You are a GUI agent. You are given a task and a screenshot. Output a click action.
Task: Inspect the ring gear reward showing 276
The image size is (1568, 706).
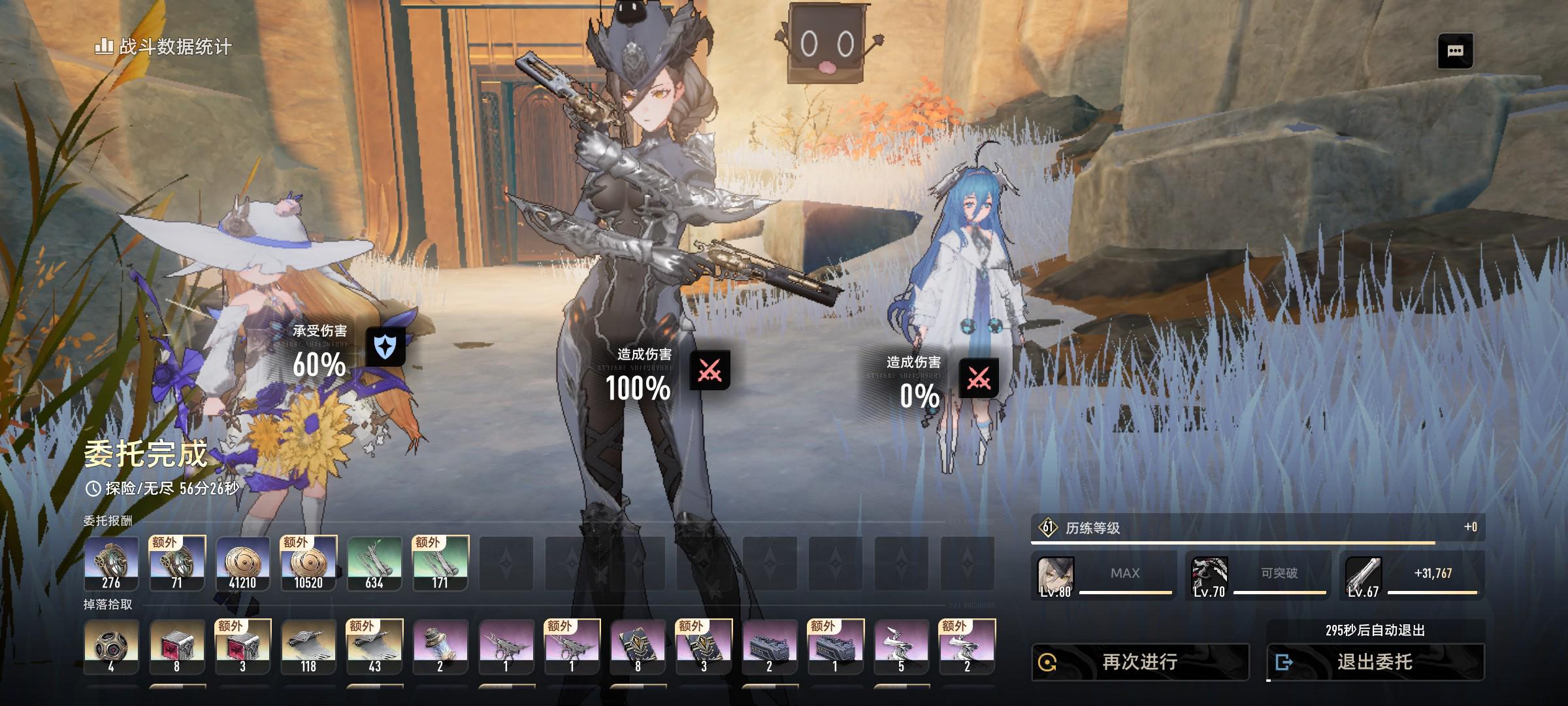pos(111,563)
